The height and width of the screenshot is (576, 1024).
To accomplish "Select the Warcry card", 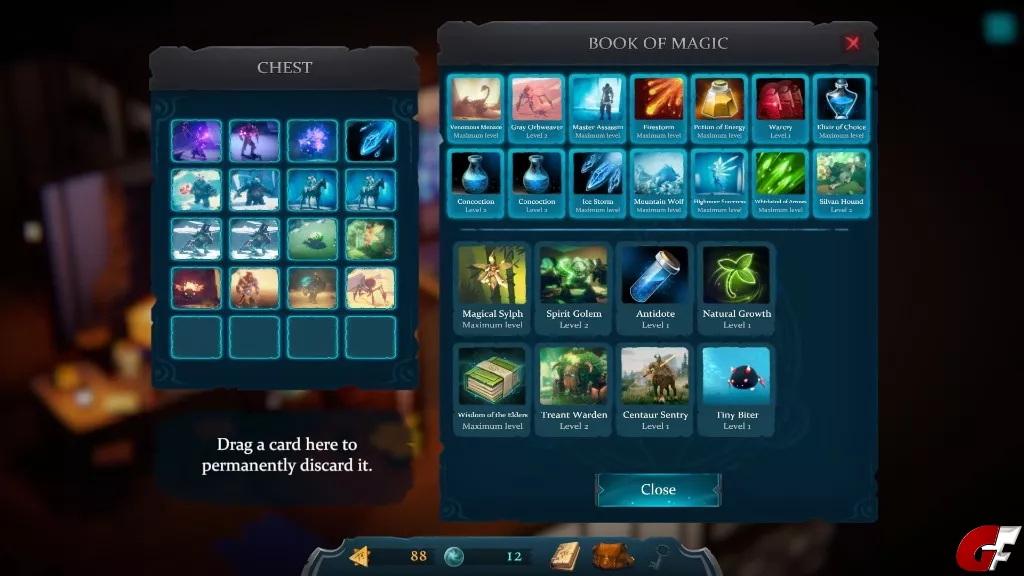I will tap(781, 107).
